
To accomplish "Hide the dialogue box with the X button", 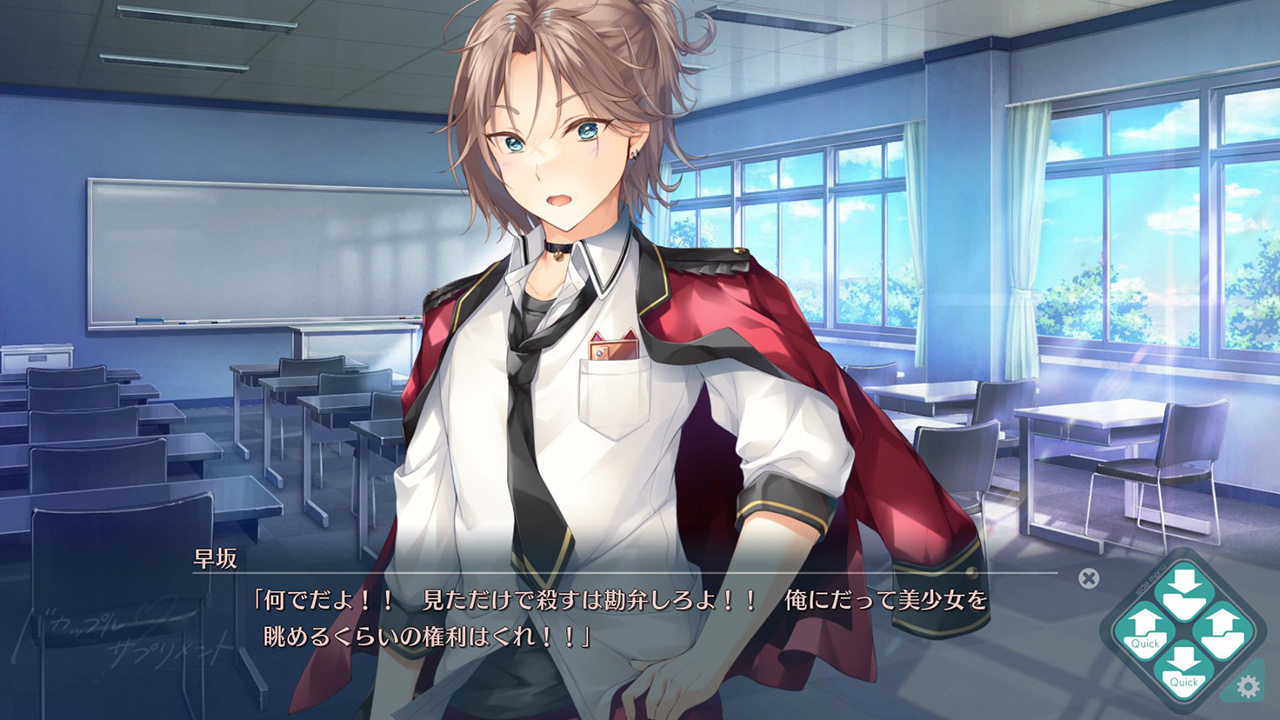I will coord(1089,578).
